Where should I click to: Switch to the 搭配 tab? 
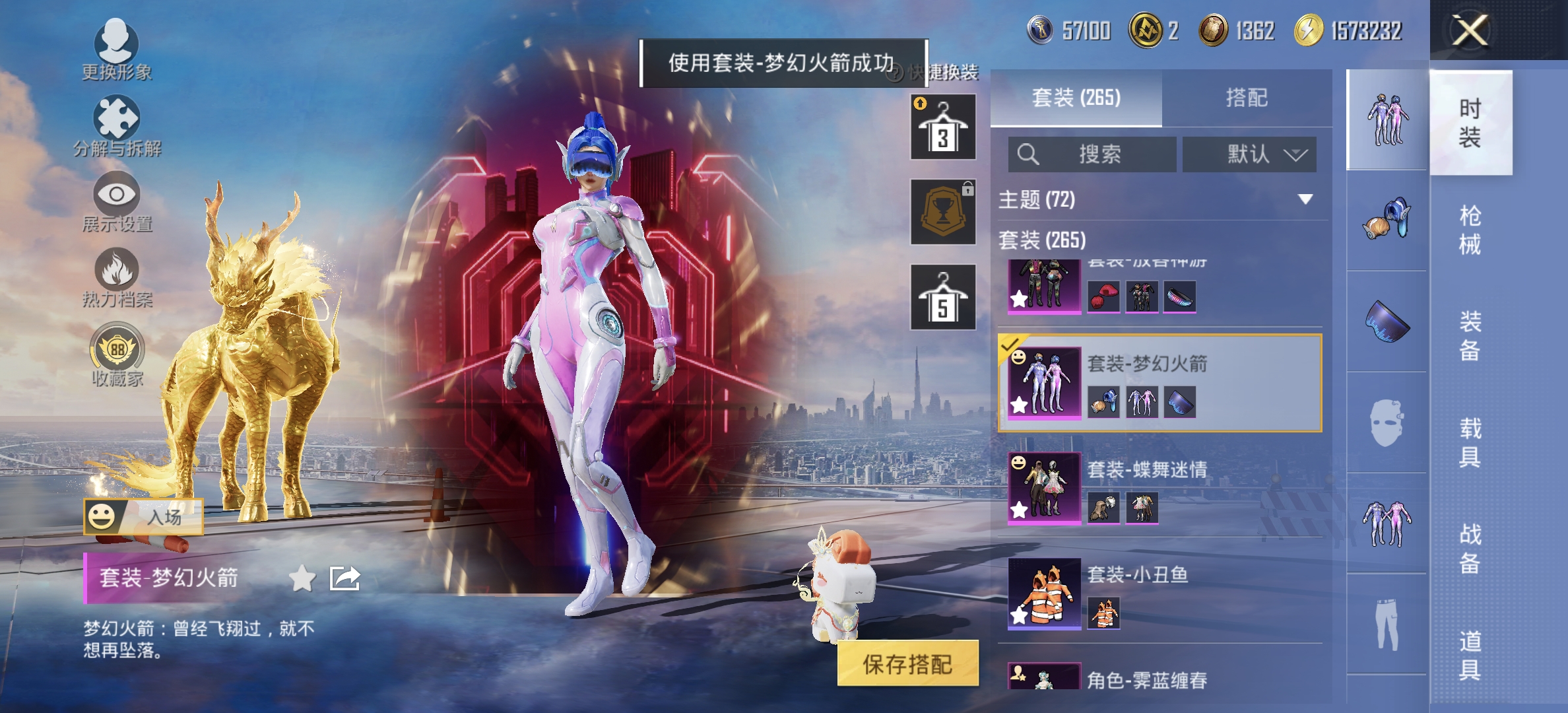pyautogui.click(x=1251, y=97)
